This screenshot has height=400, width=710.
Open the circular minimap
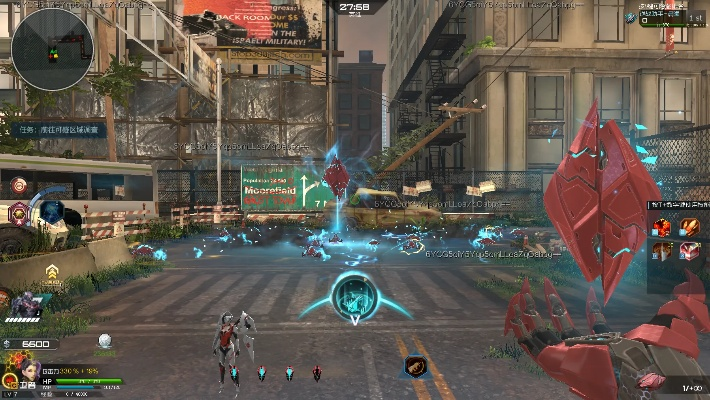(x=53, y=43)
